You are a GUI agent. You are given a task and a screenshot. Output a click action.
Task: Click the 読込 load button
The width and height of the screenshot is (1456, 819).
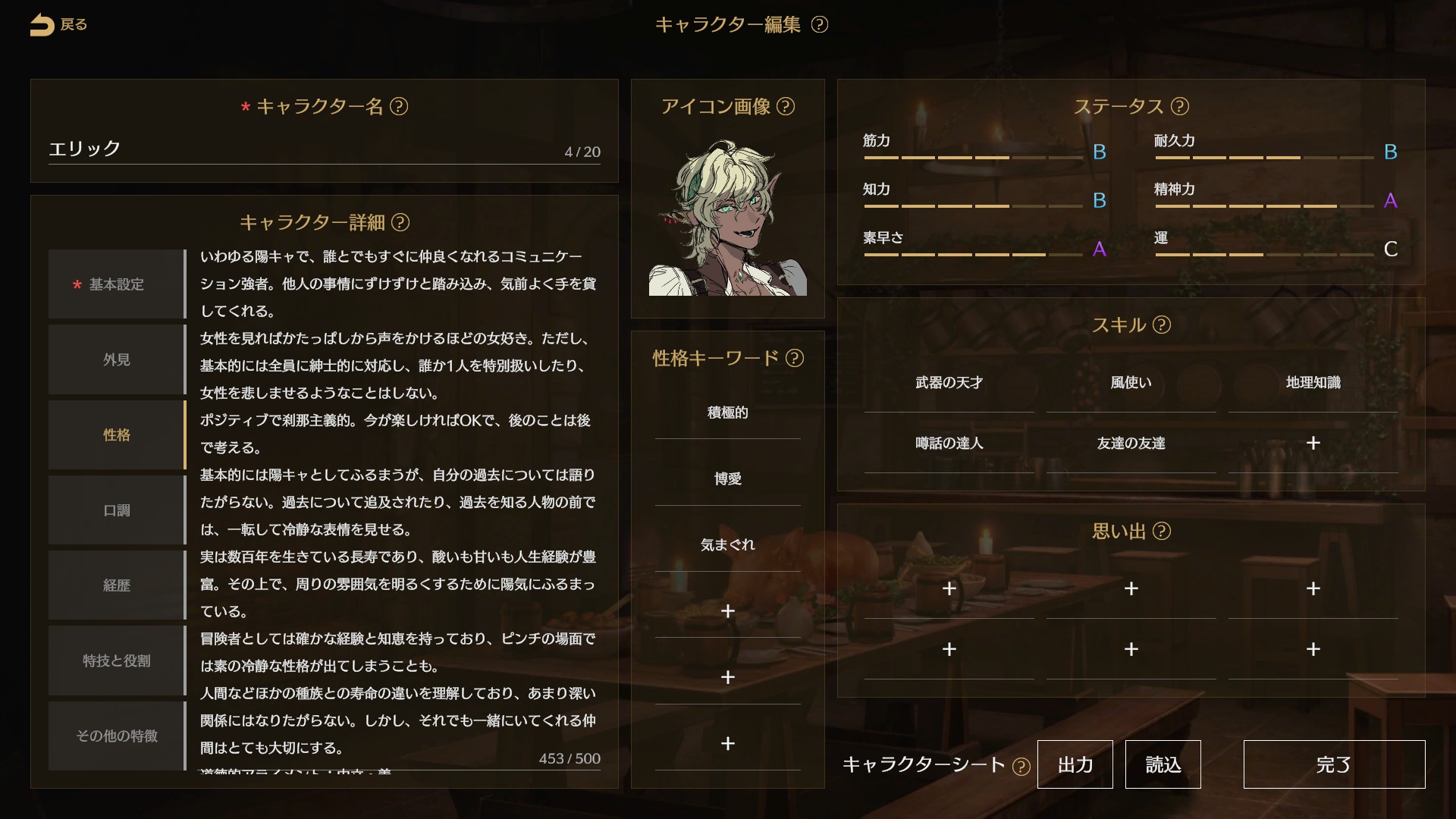pos(1163,764)
